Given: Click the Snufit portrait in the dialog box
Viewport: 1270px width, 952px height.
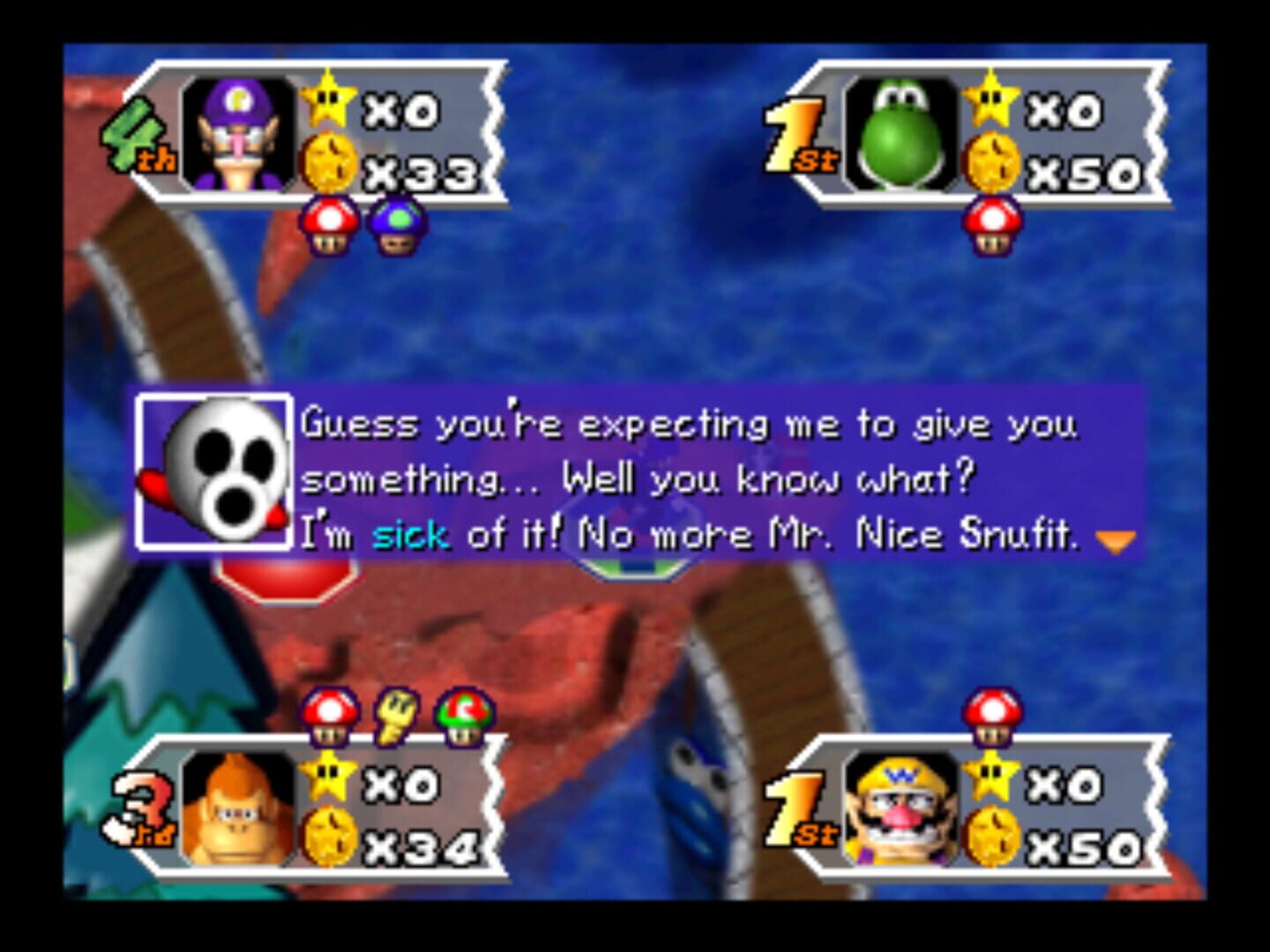Looking at the screenshot, I should coord(214,472).
